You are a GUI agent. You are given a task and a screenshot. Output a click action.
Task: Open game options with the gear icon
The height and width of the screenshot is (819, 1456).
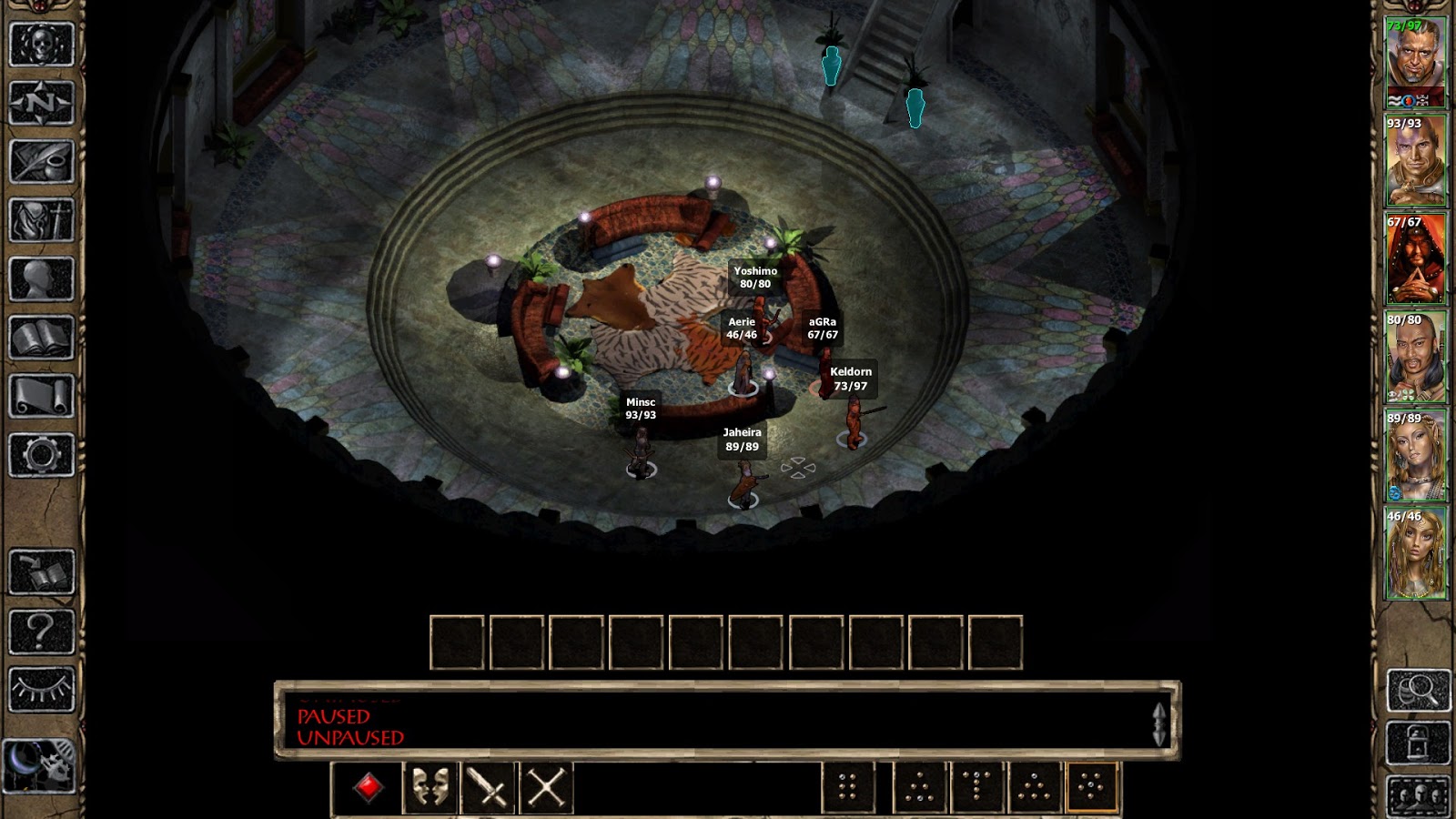pyautogui.click(x=41, y=454)
